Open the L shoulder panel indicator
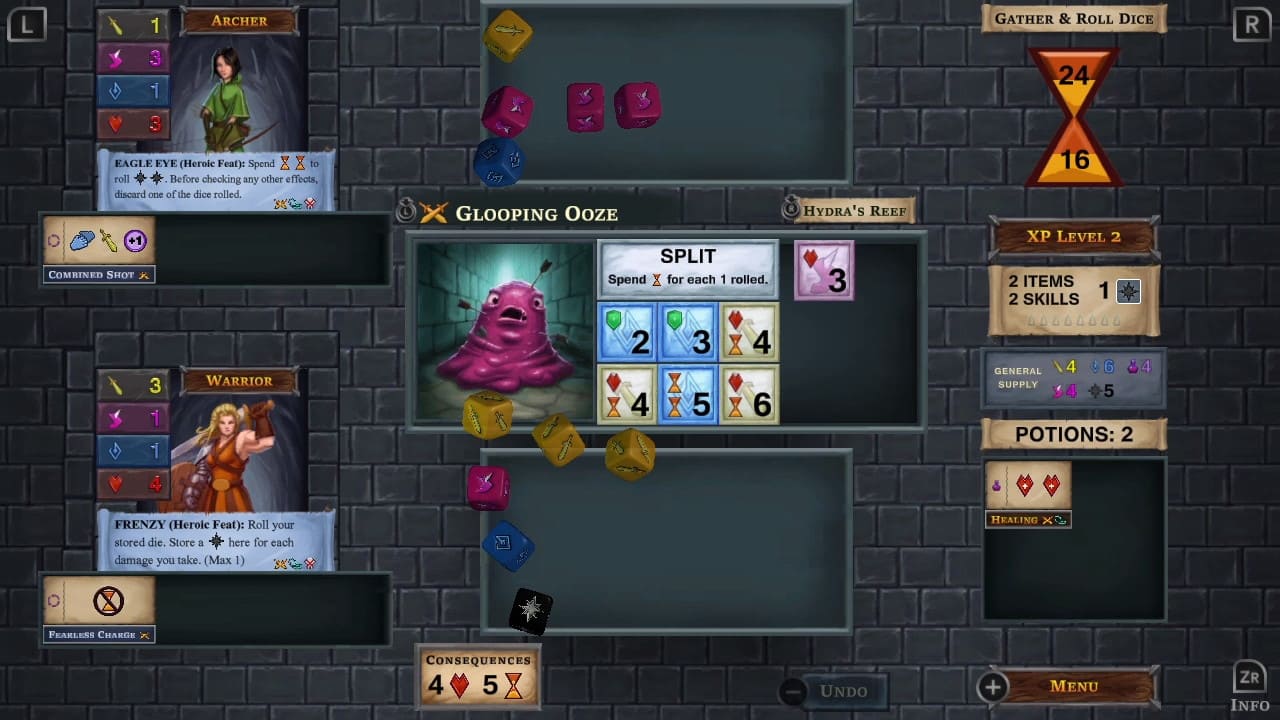Screen dimensions: 1280x720 (x=27, y=24)
